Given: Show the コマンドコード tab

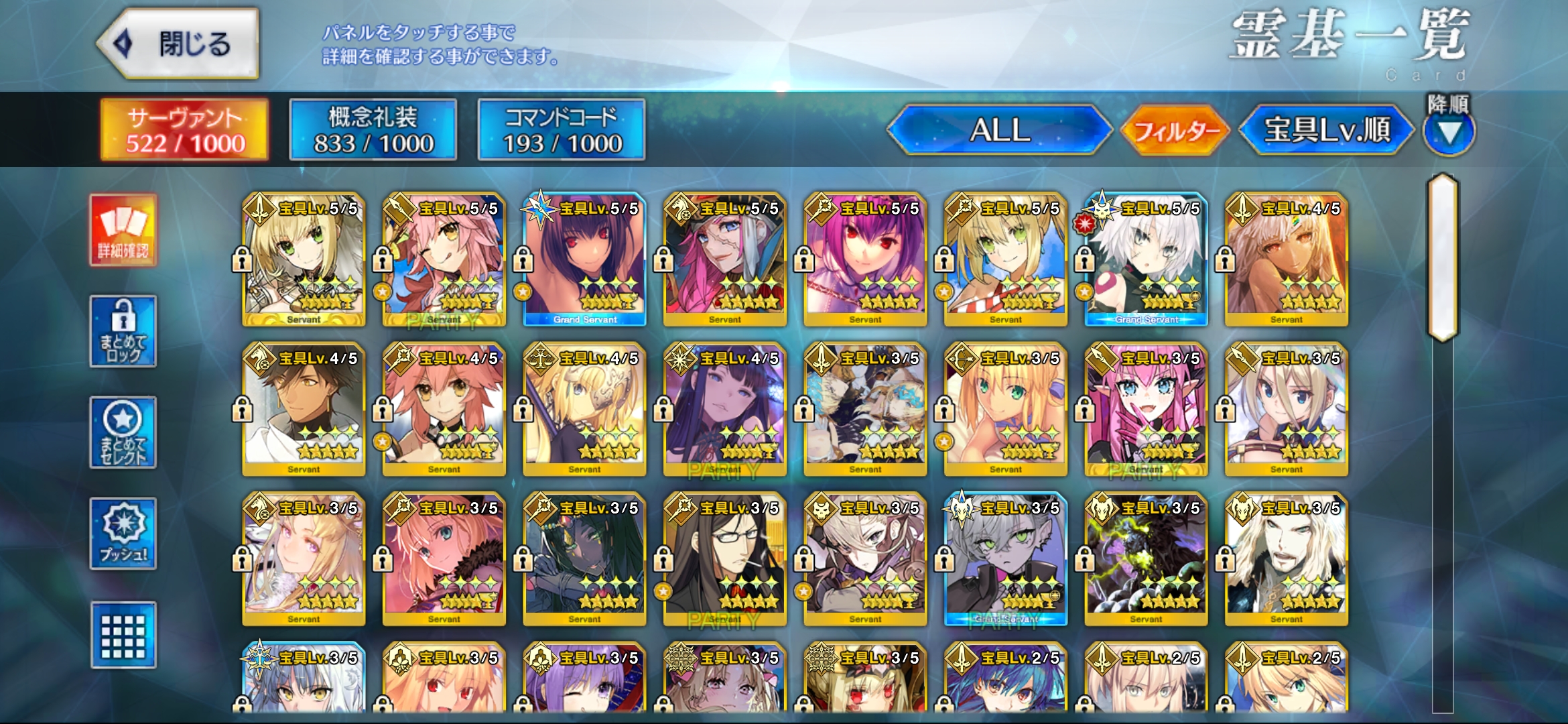Looking at the screenshot, I should coord(562,130).
